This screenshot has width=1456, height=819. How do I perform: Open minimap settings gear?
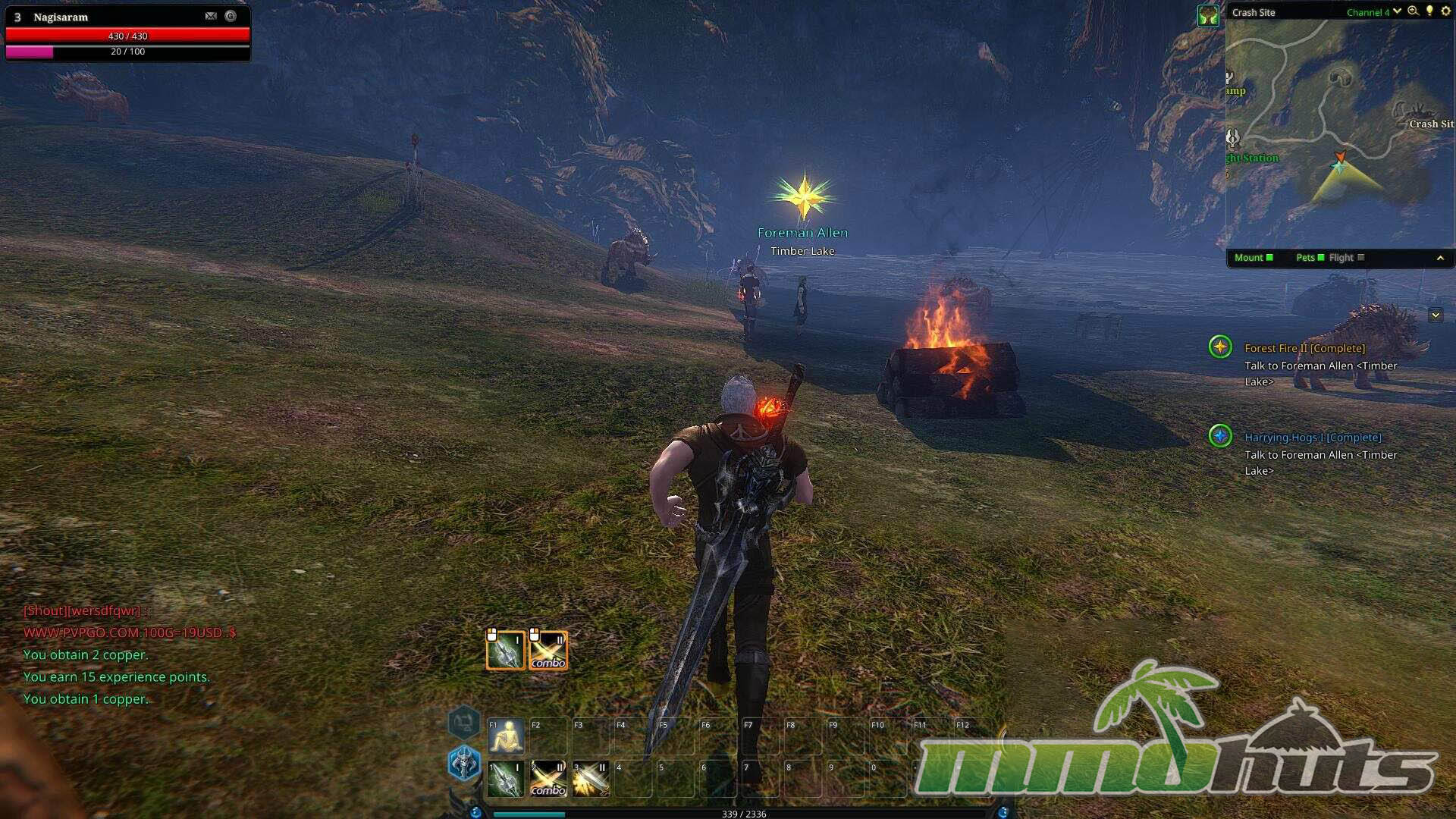click(1445, 11)
